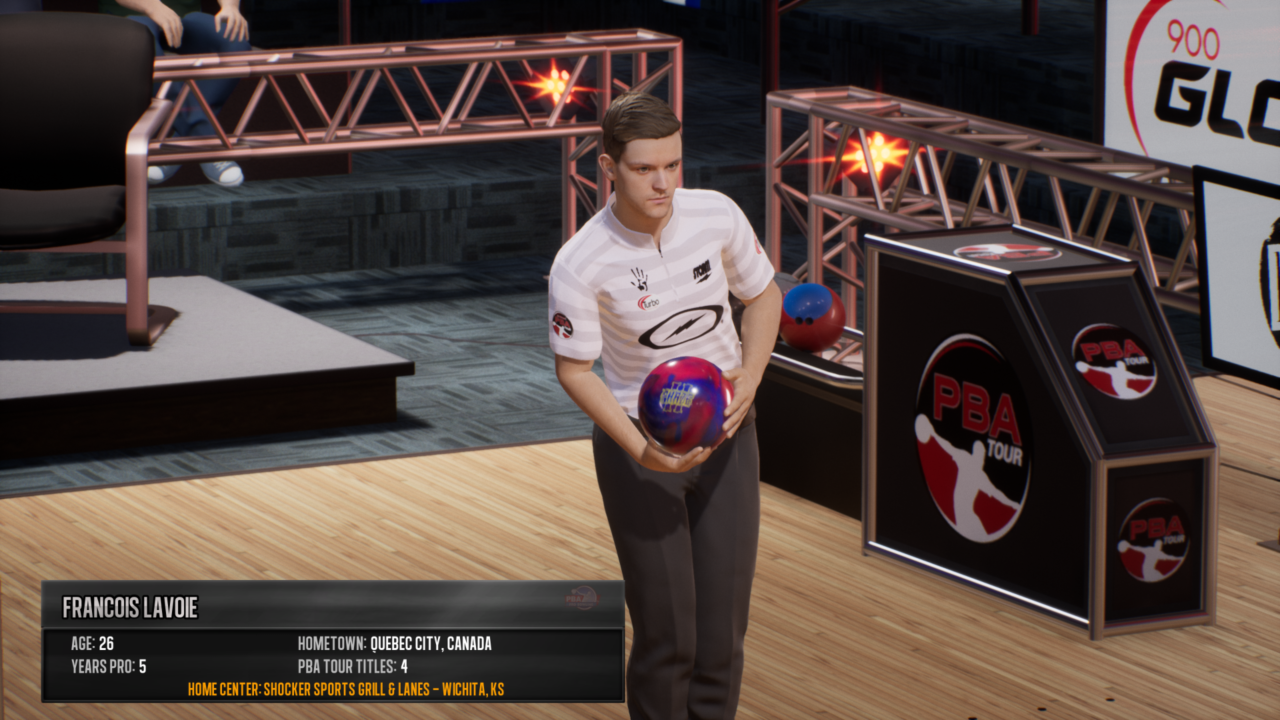Click the red bowling ball on the return rack
This screenshot has height=720, width=1280.
click(x=815, y=319)
